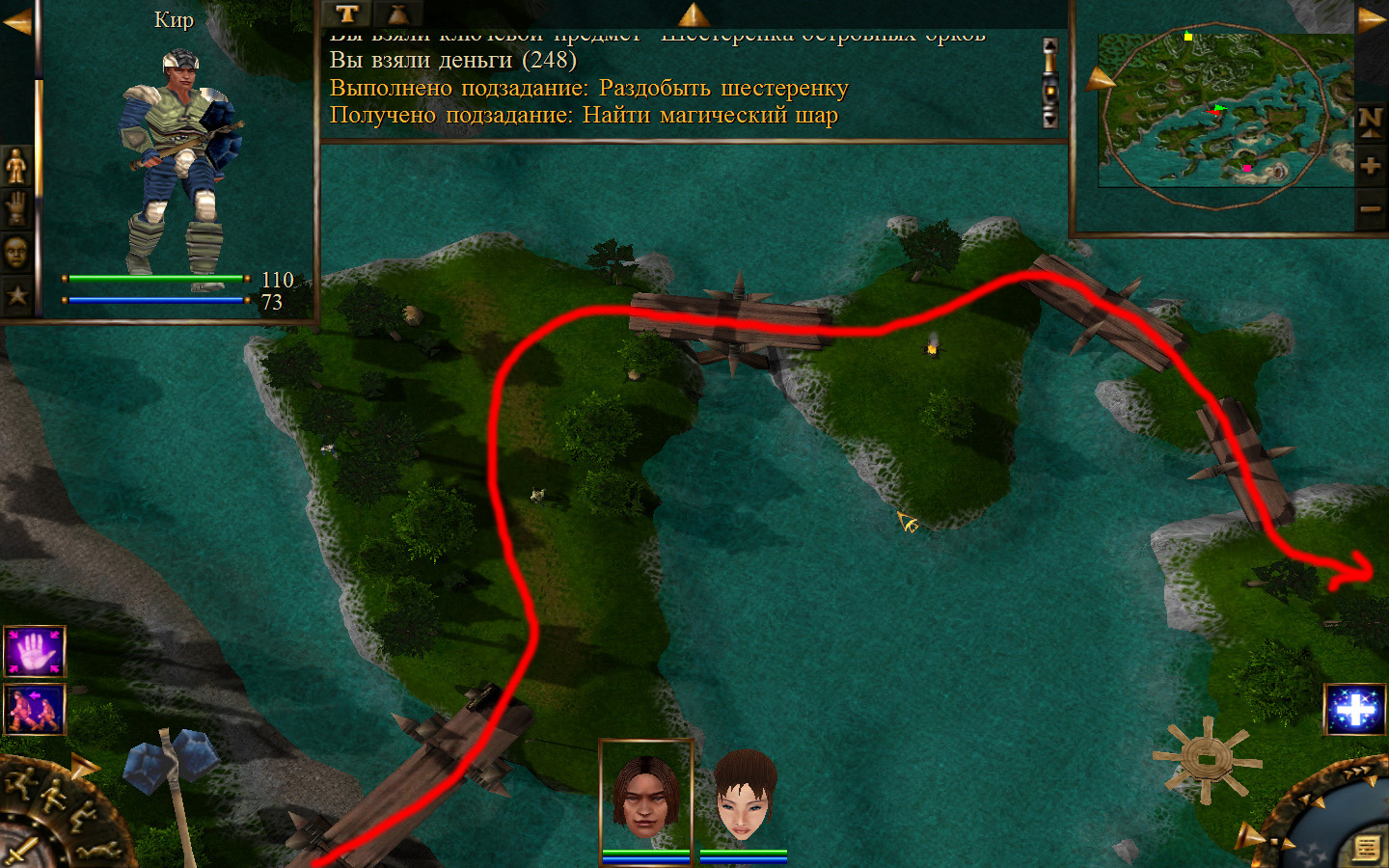The height and width of the screenshot is (868, 1389).
Task: Select the brown-haired male hero portrait
Action: point(645,796)
